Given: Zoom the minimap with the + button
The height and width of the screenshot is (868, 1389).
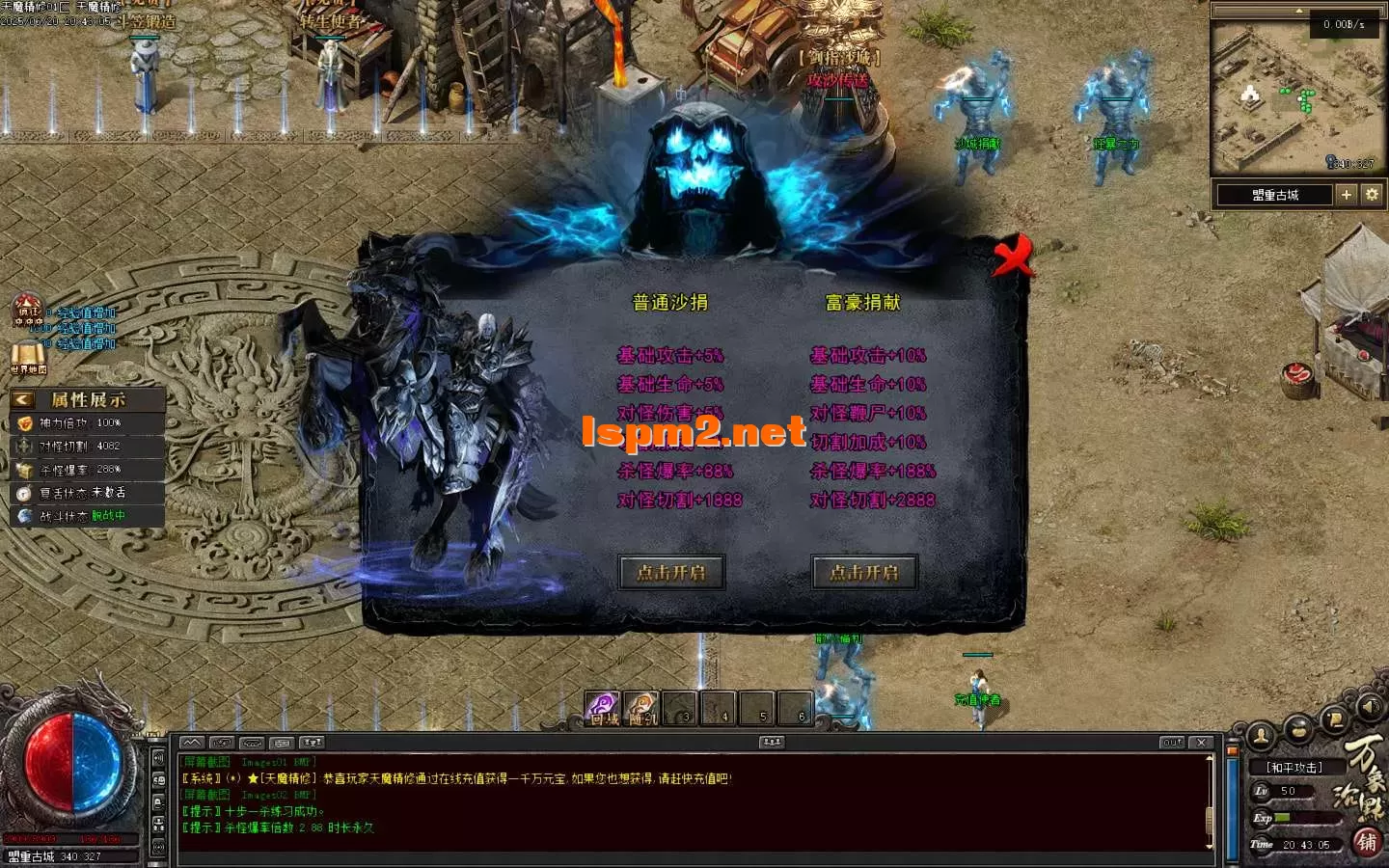Looking at the screenshot, I should click(1347, 194).
